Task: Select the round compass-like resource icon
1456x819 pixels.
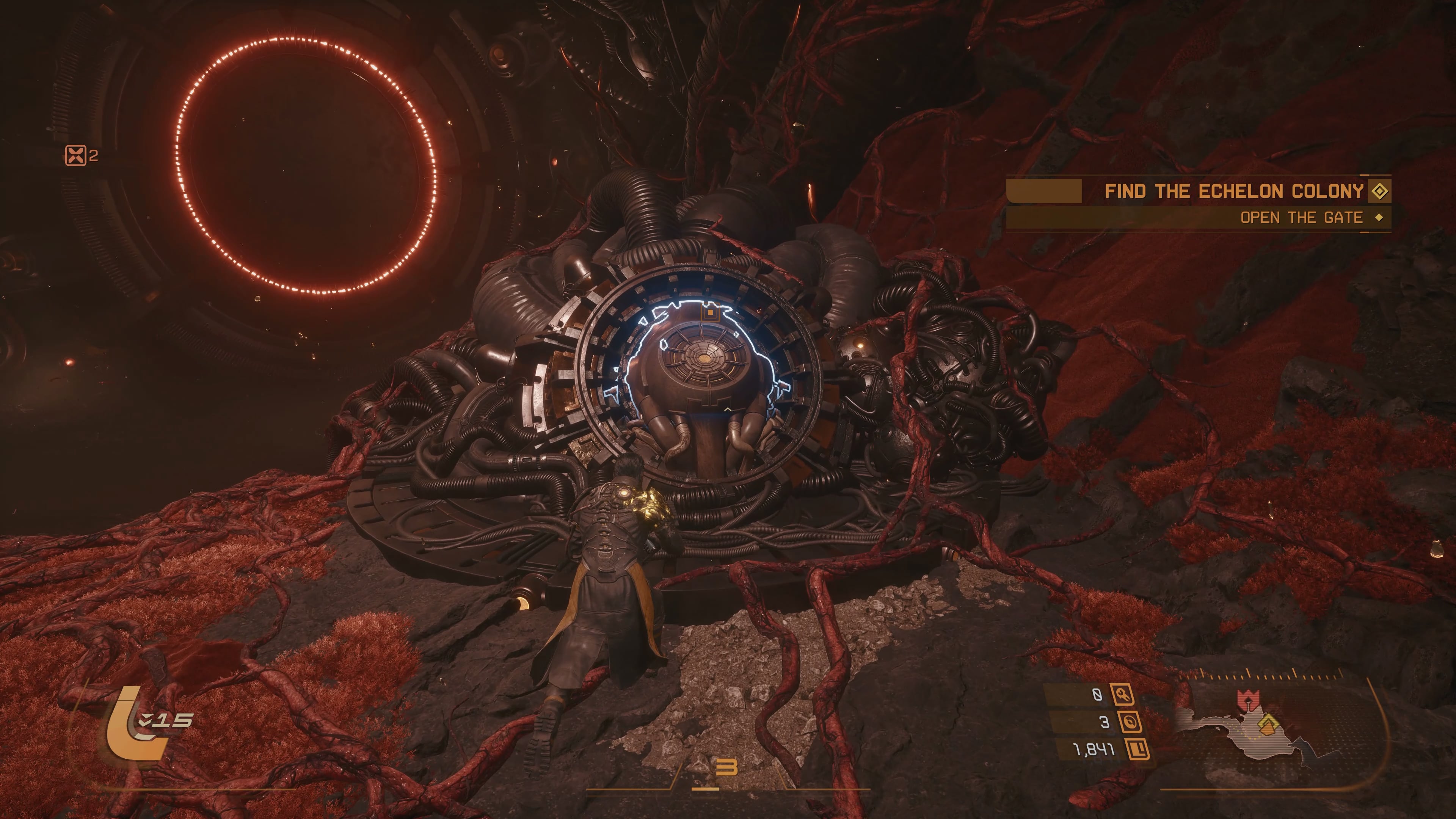Action: click(x=1130, y=722)
